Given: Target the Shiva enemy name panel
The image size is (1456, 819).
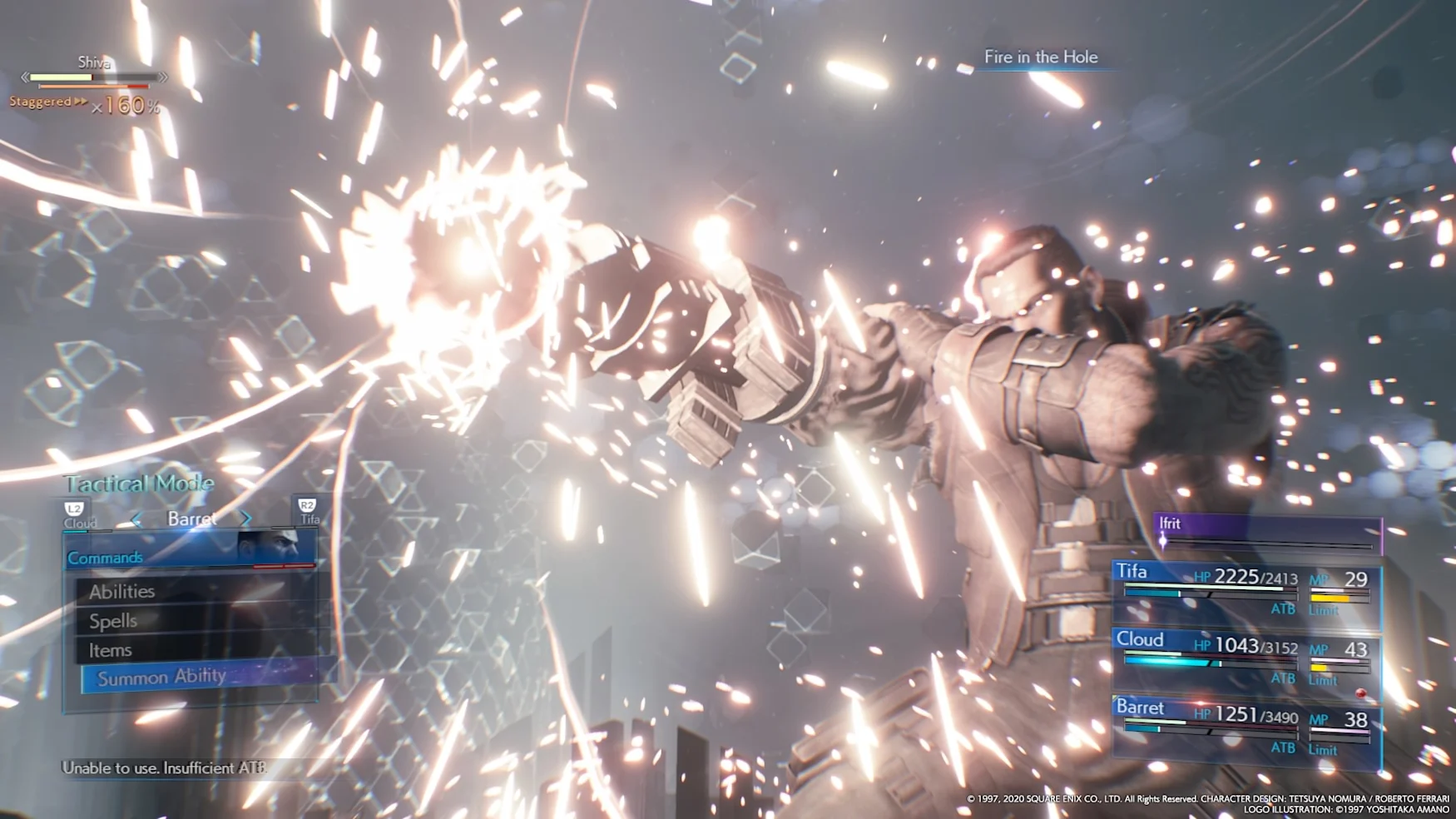Looking at the screenshot, I should point(94,63).
